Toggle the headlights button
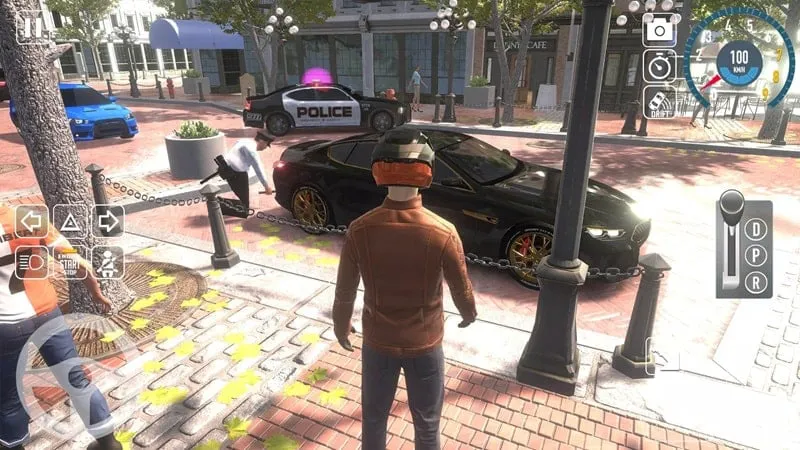The width and height of the screenshot is (800, 450). coord(31,262)
